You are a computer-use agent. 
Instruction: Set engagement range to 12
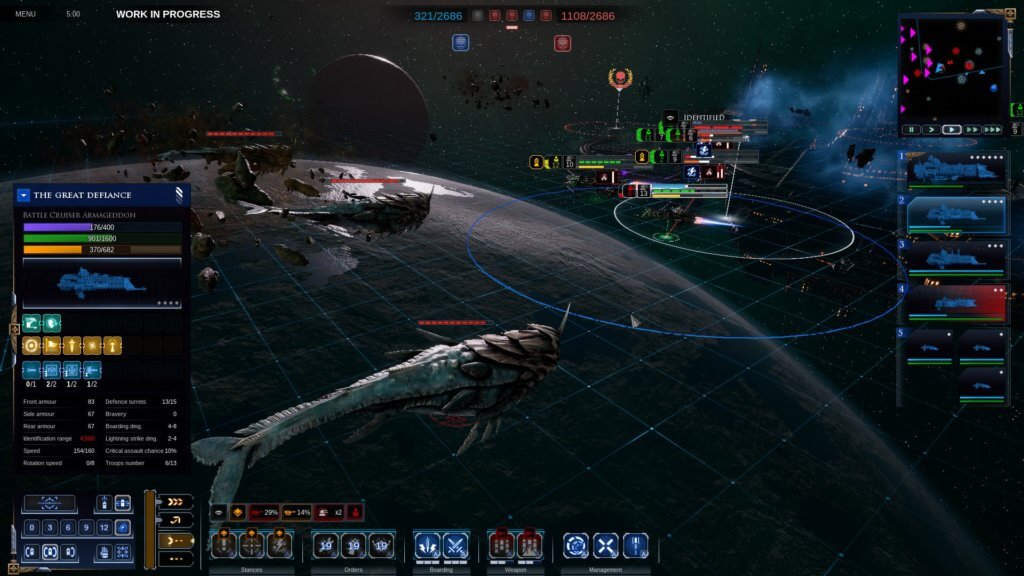point(104,528)
